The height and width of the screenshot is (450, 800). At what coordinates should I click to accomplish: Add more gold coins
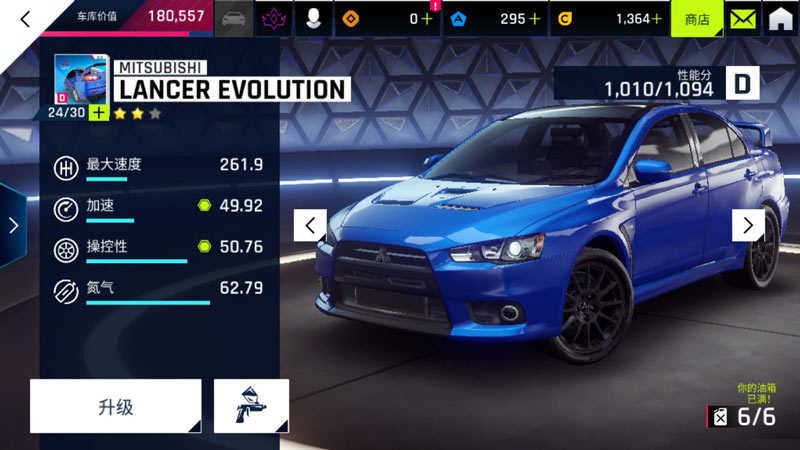[x=656, y=19]
